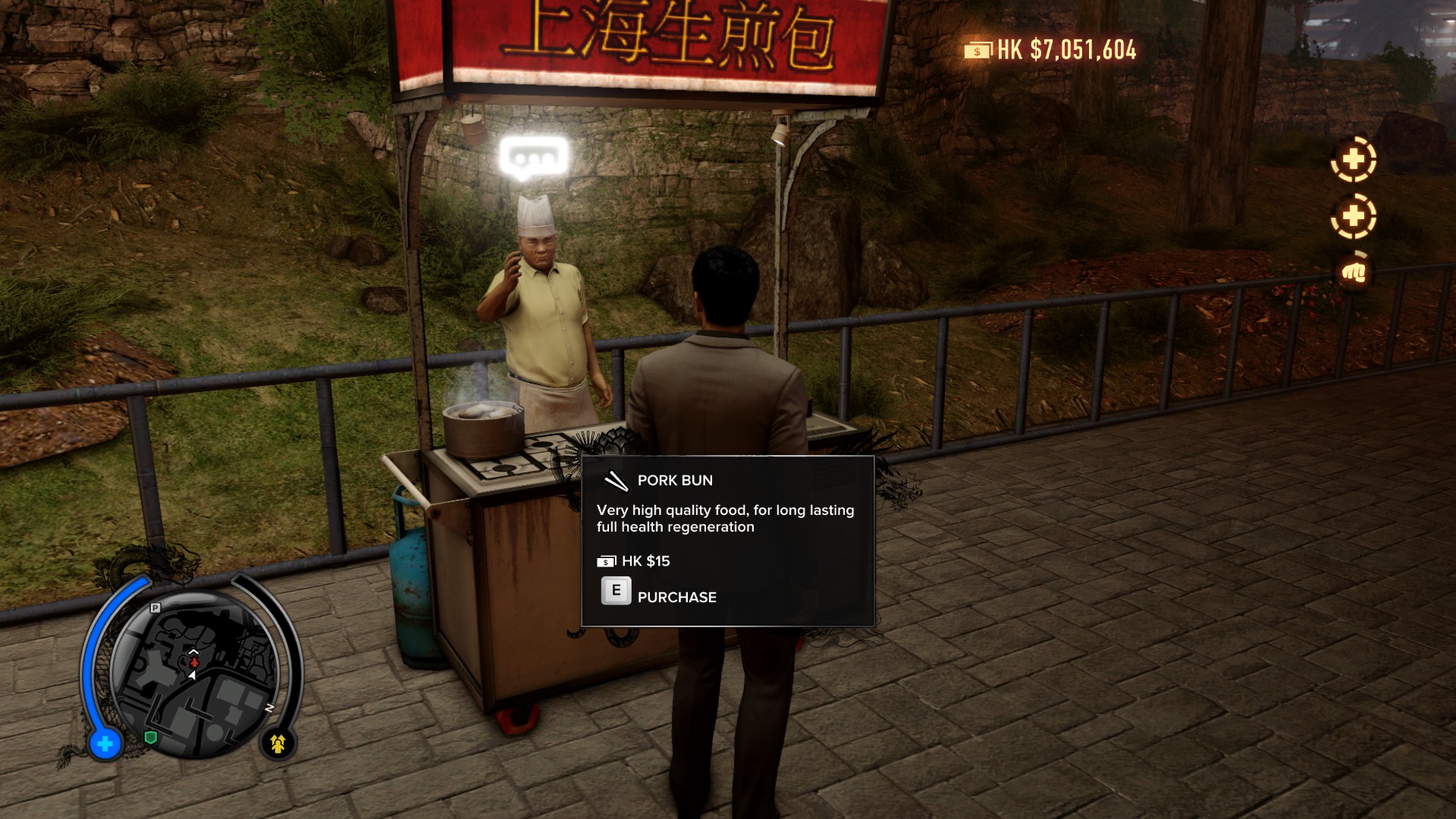This screenshot has width=1456, height=819.
Task: Select the Pork Bun item title
Action: pyautogui.click(x=674, y=480)
